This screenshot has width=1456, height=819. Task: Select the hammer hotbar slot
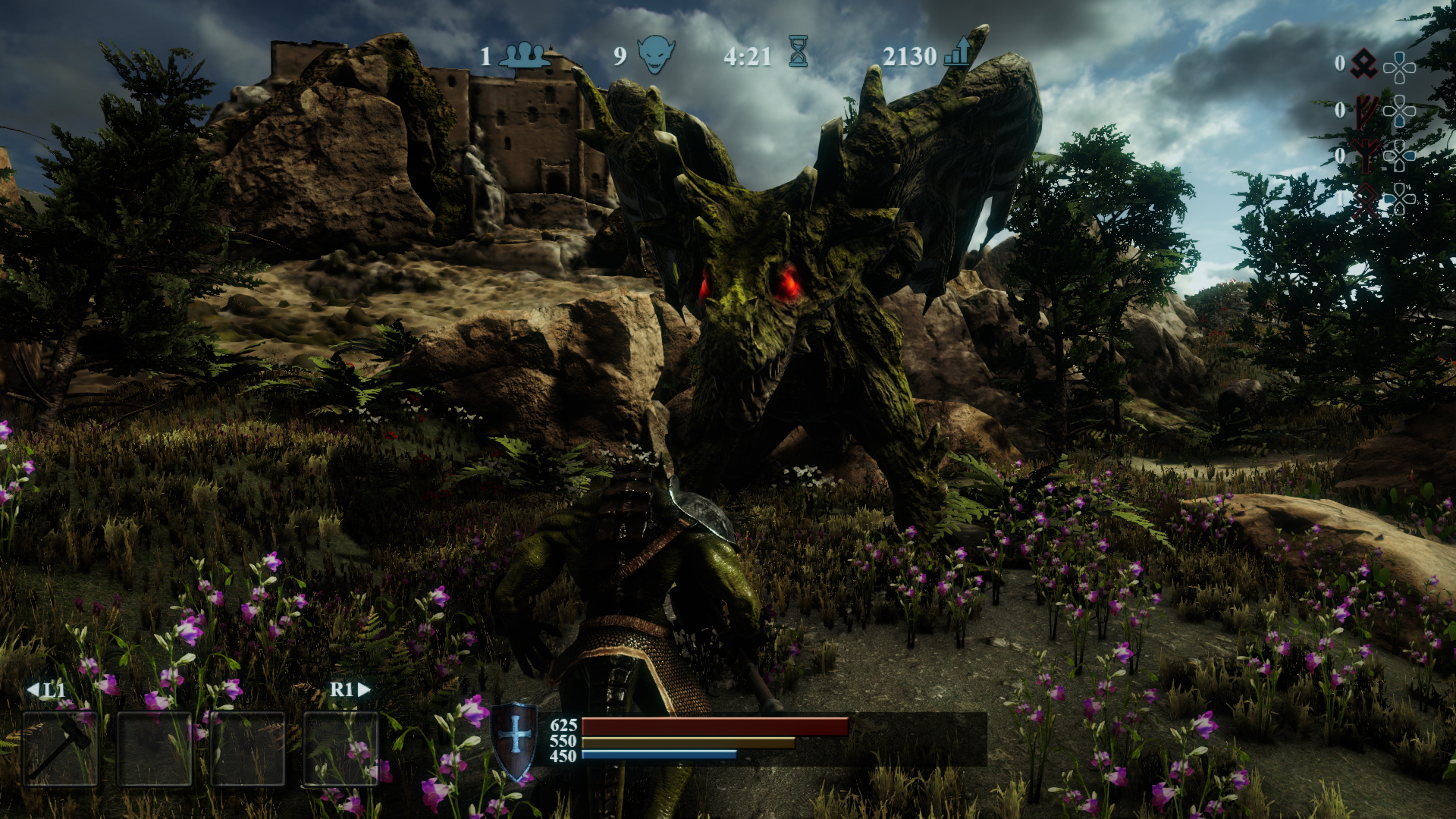(61, 748)
